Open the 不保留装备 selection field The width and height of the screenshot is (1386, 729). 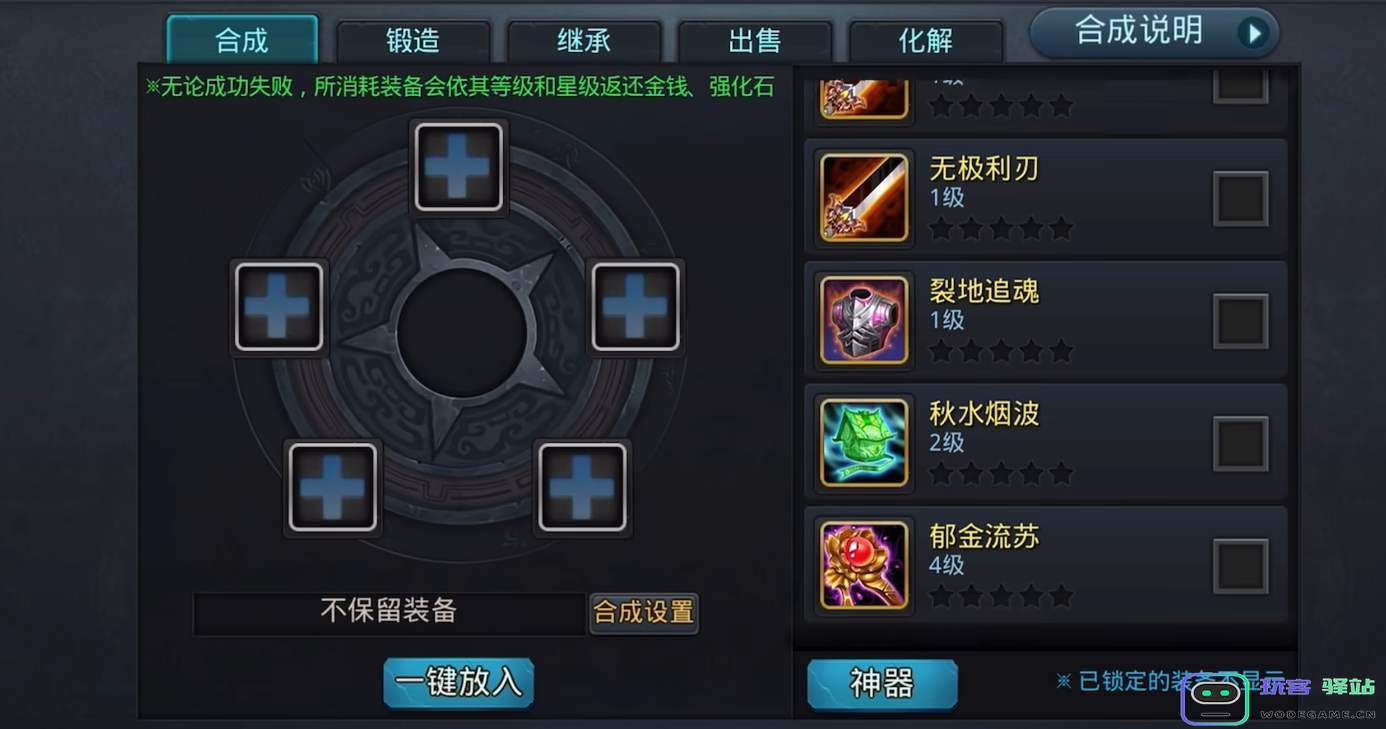click(390, 612)
